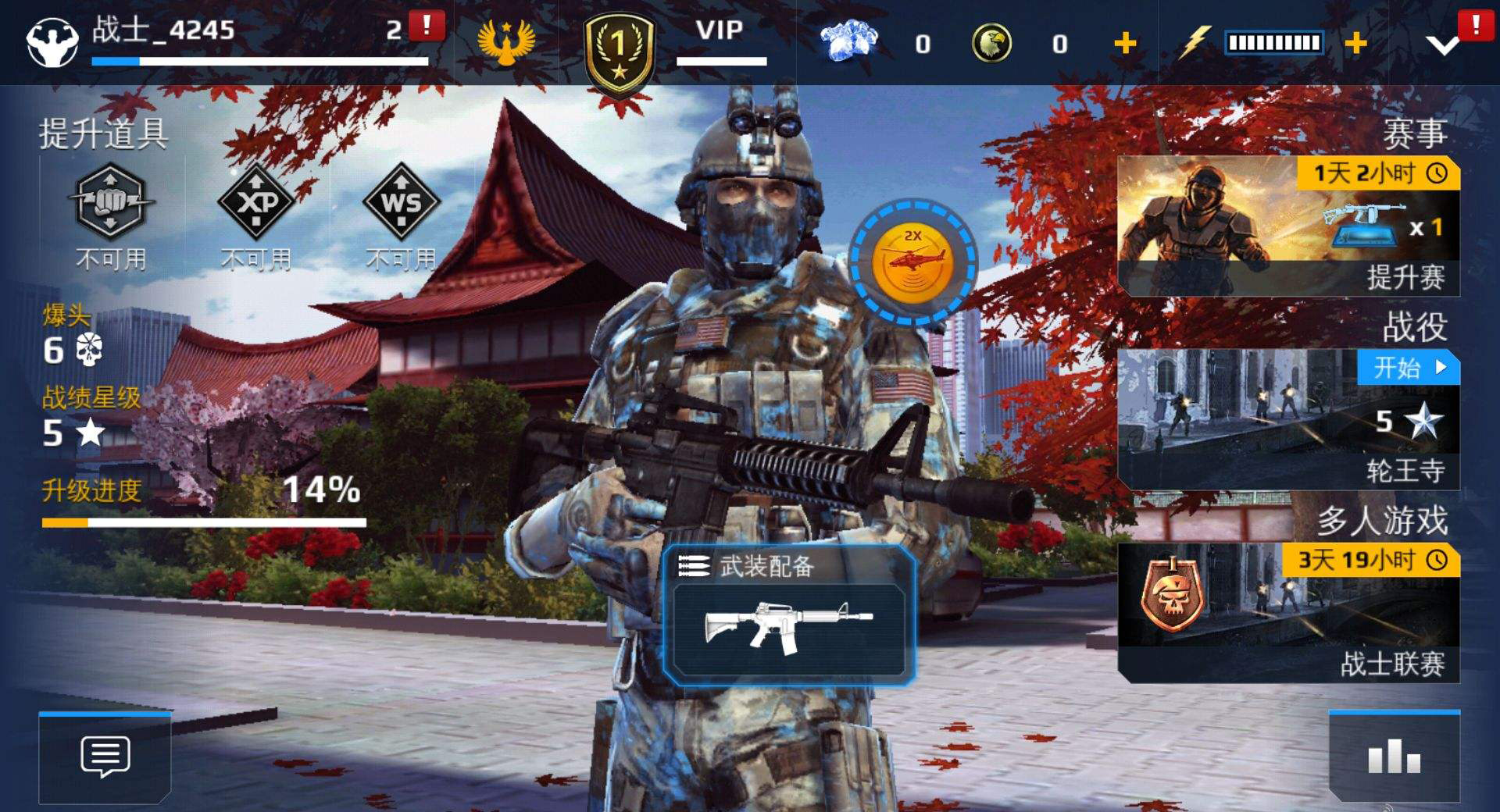Add more gold coins with plus button
Image resolution: width=1500 pixels, height=812 pixels.
point(1125,43)
